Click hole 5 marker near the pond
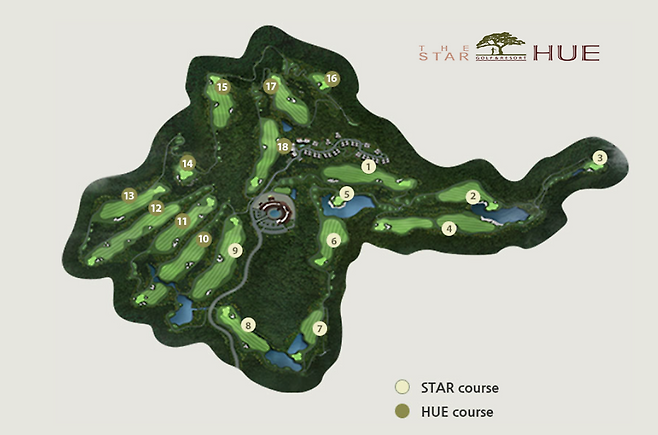This screenshot has width=658, height=435. coord(347,194)
